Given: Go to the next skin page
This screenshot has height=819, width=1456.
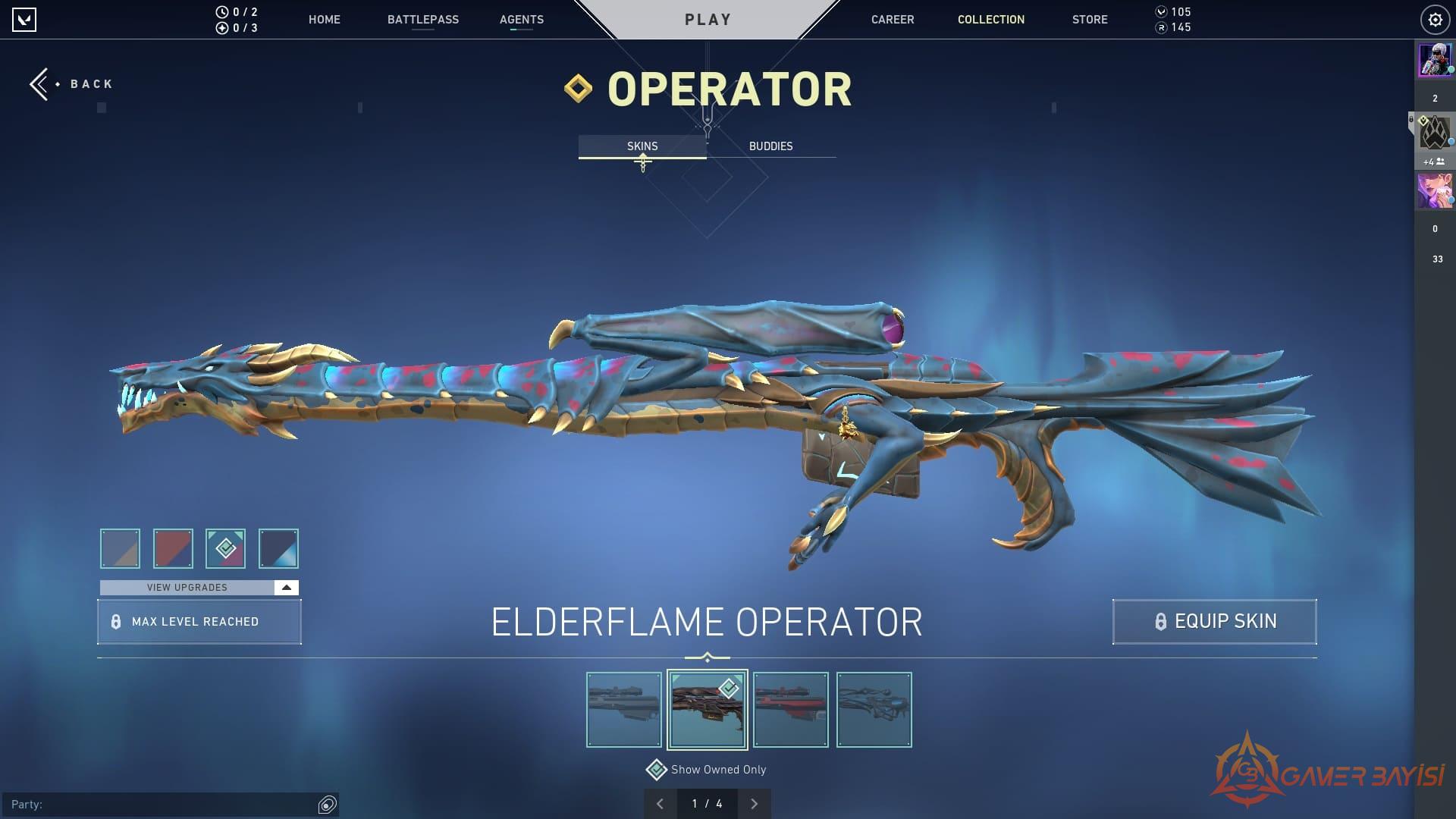Looking at the screenshot, I should (754, 804).
